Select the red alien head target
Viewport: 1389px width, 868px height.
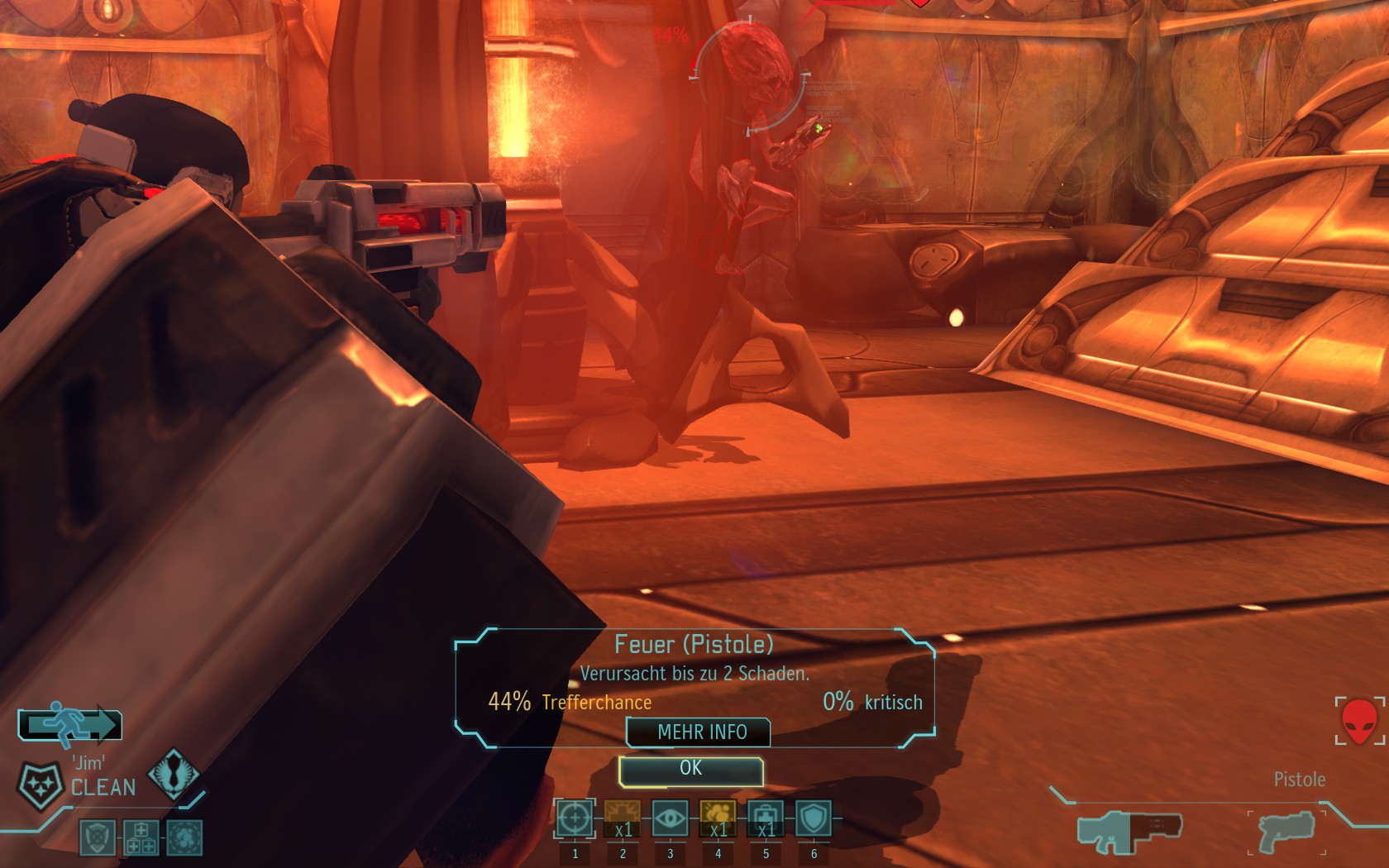tap(1358, 721)
